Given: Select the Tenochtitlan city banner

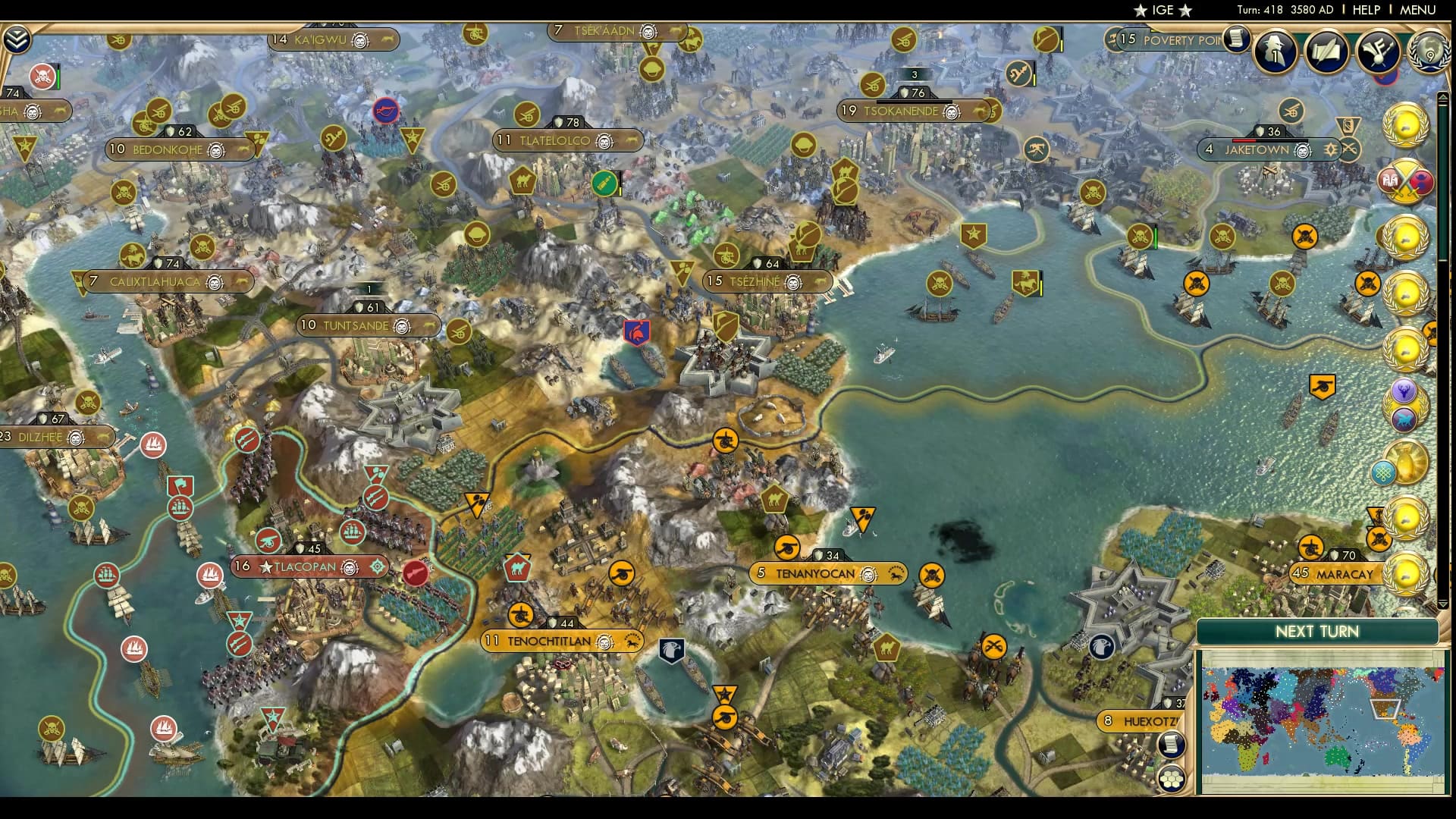Looking at the screenshot, I should tap(561, 641).
